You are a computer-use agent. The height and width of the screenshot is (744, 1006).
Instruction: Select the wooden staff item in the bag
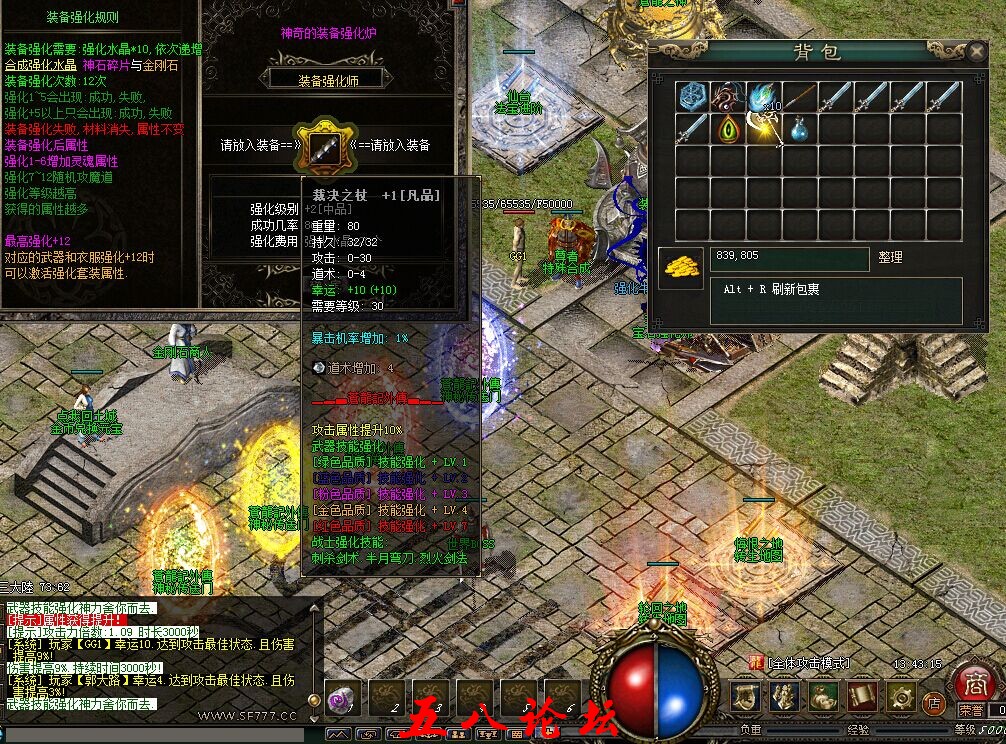point(800,97)
